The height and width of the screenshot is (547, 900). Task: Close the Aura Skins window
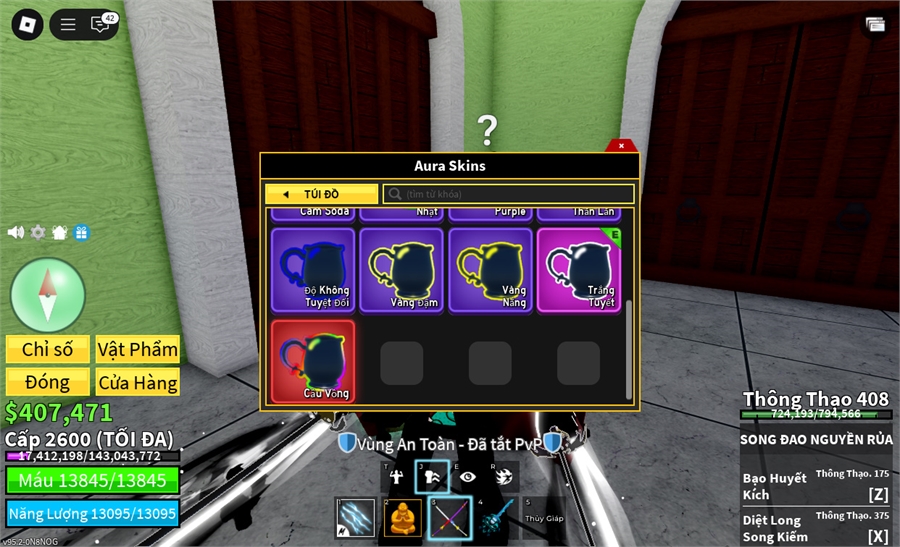[x=621, y=146]
